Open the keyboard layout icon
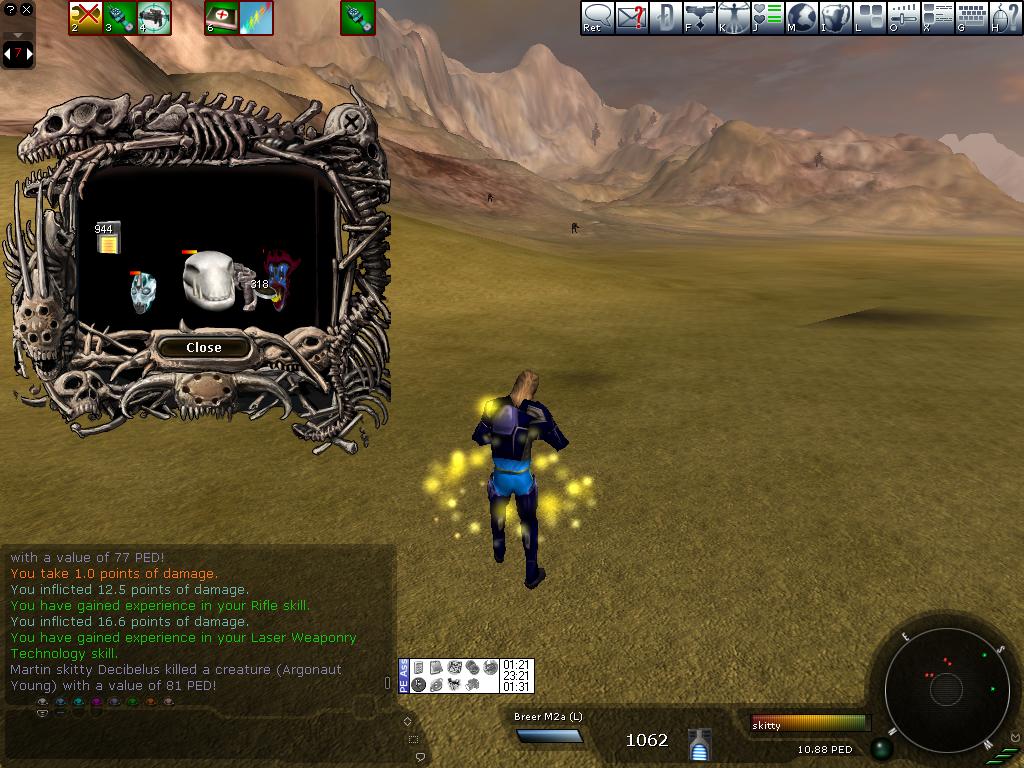 [971, 17]
